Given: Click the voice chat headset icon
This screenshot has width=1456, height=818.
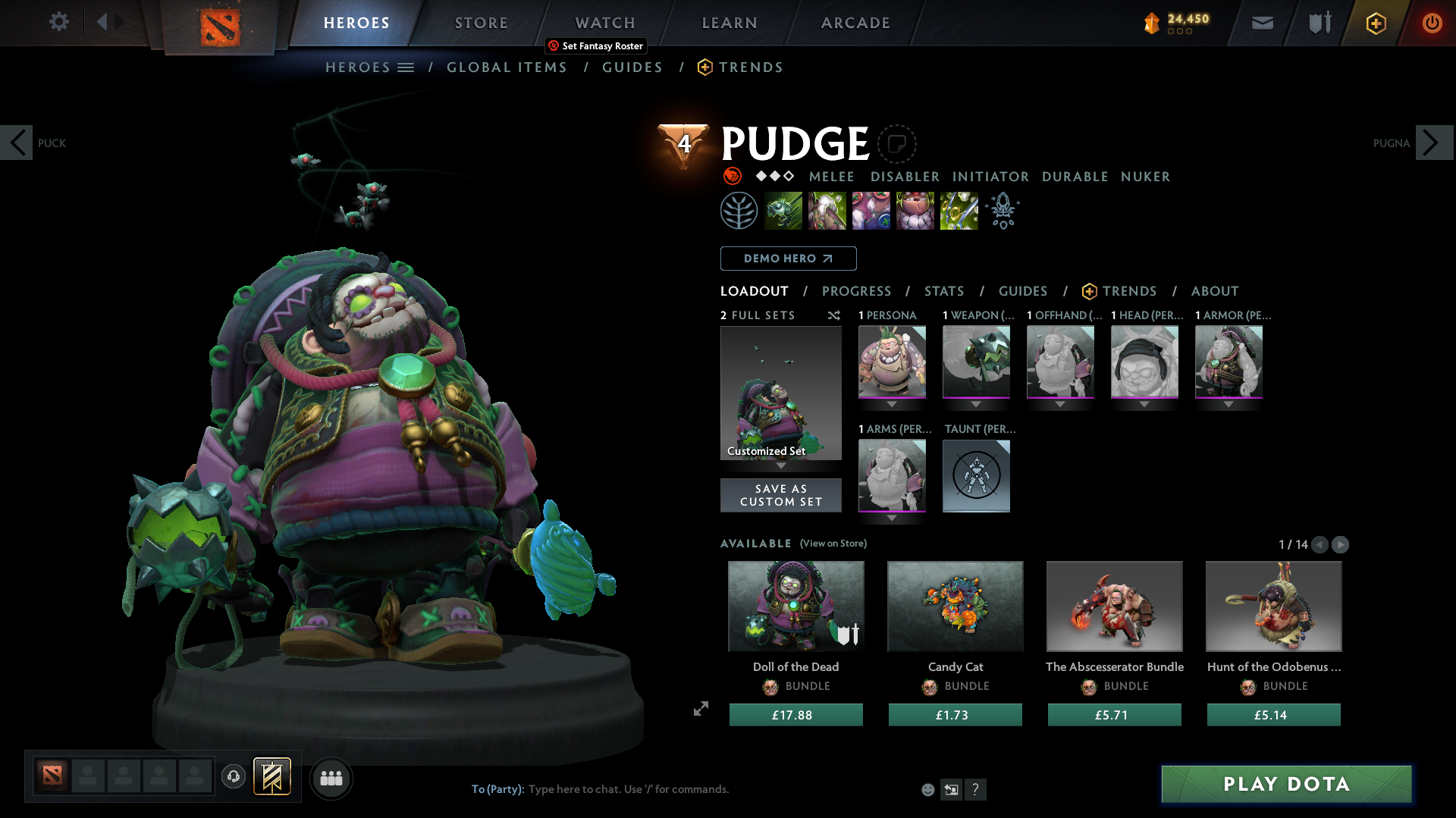Looking at the screenshot, I should [x=233, y=777].
